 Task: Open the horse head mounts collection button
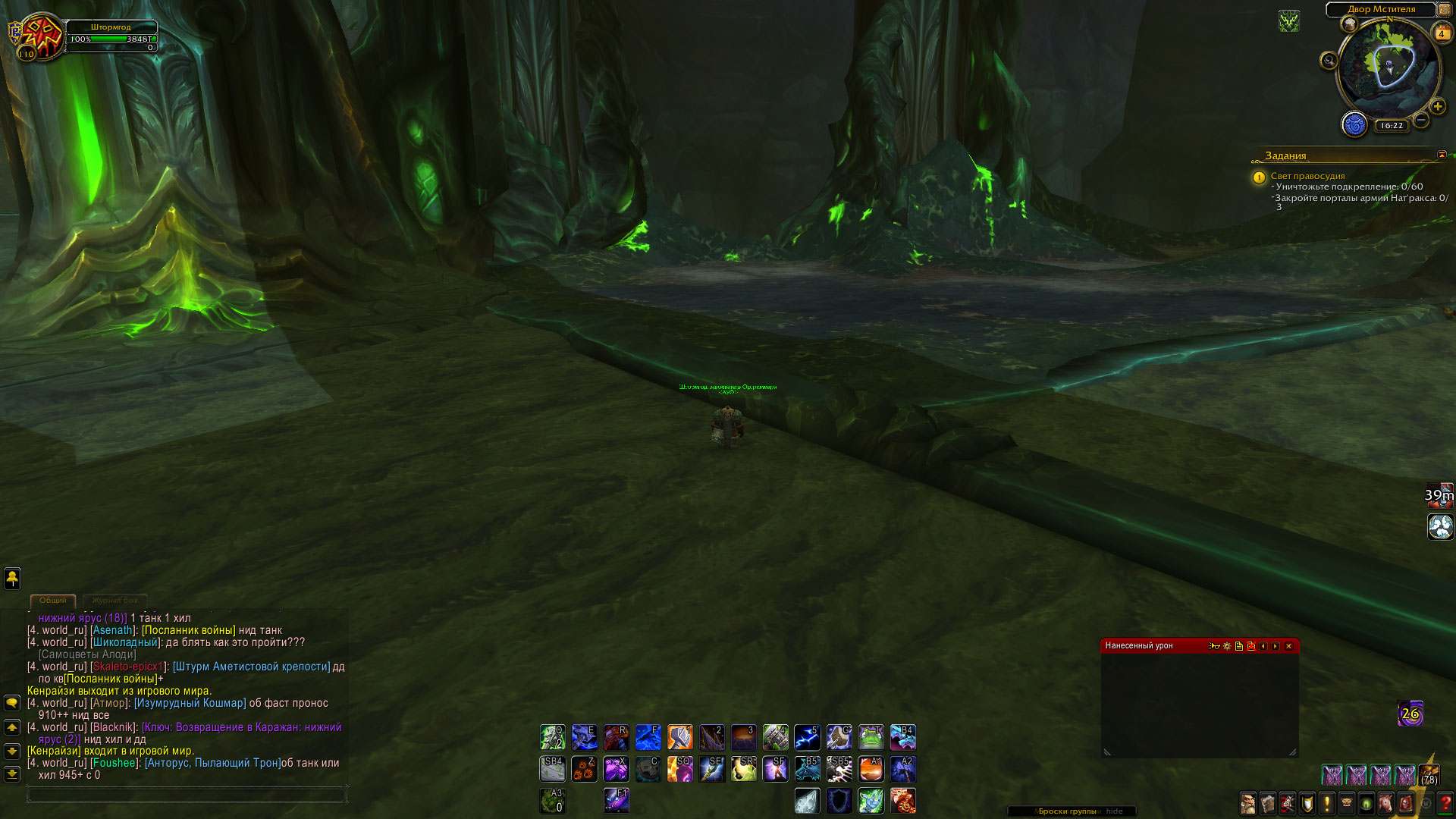coord(1385,803)
